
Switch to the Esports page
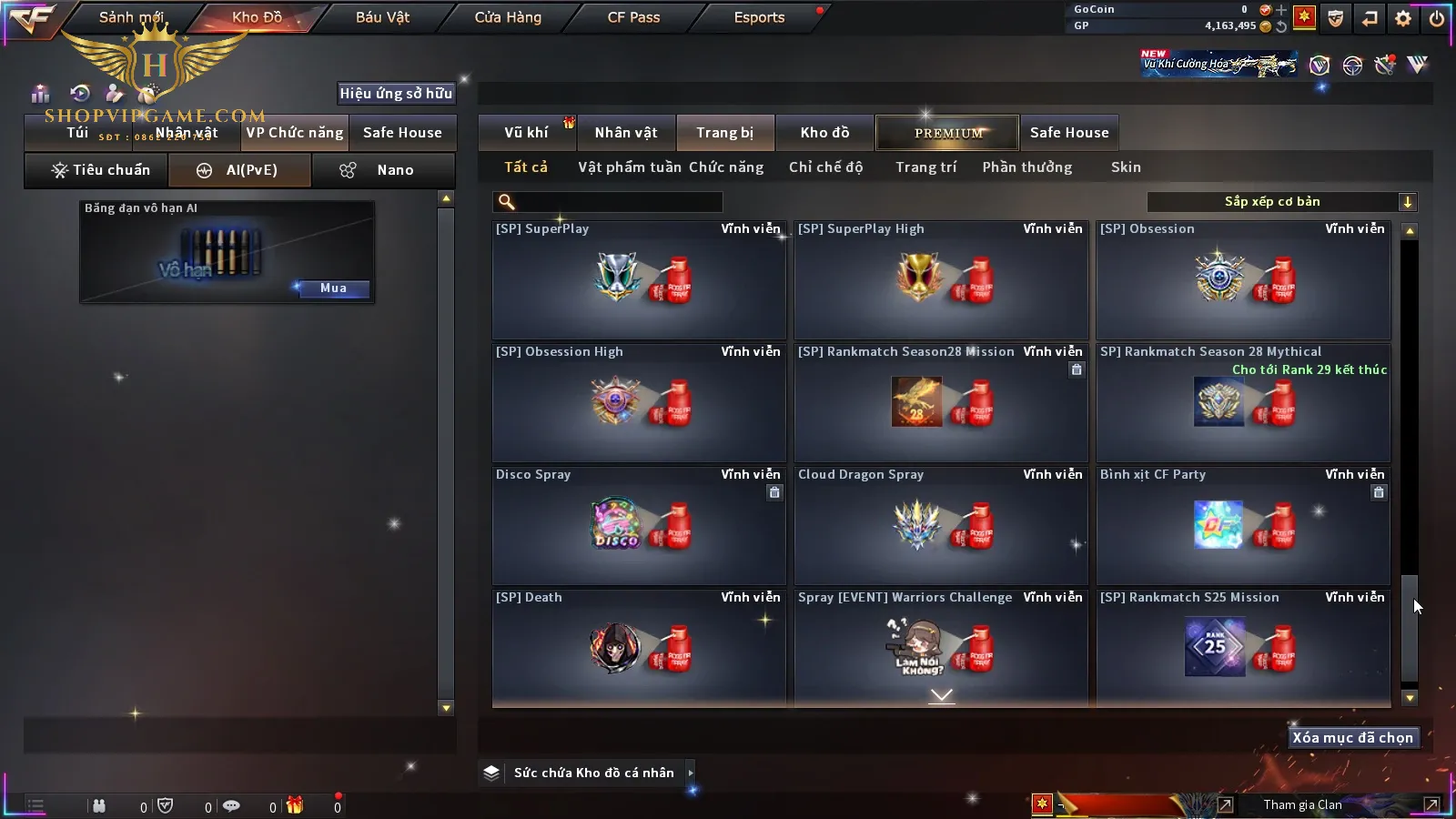759,17
